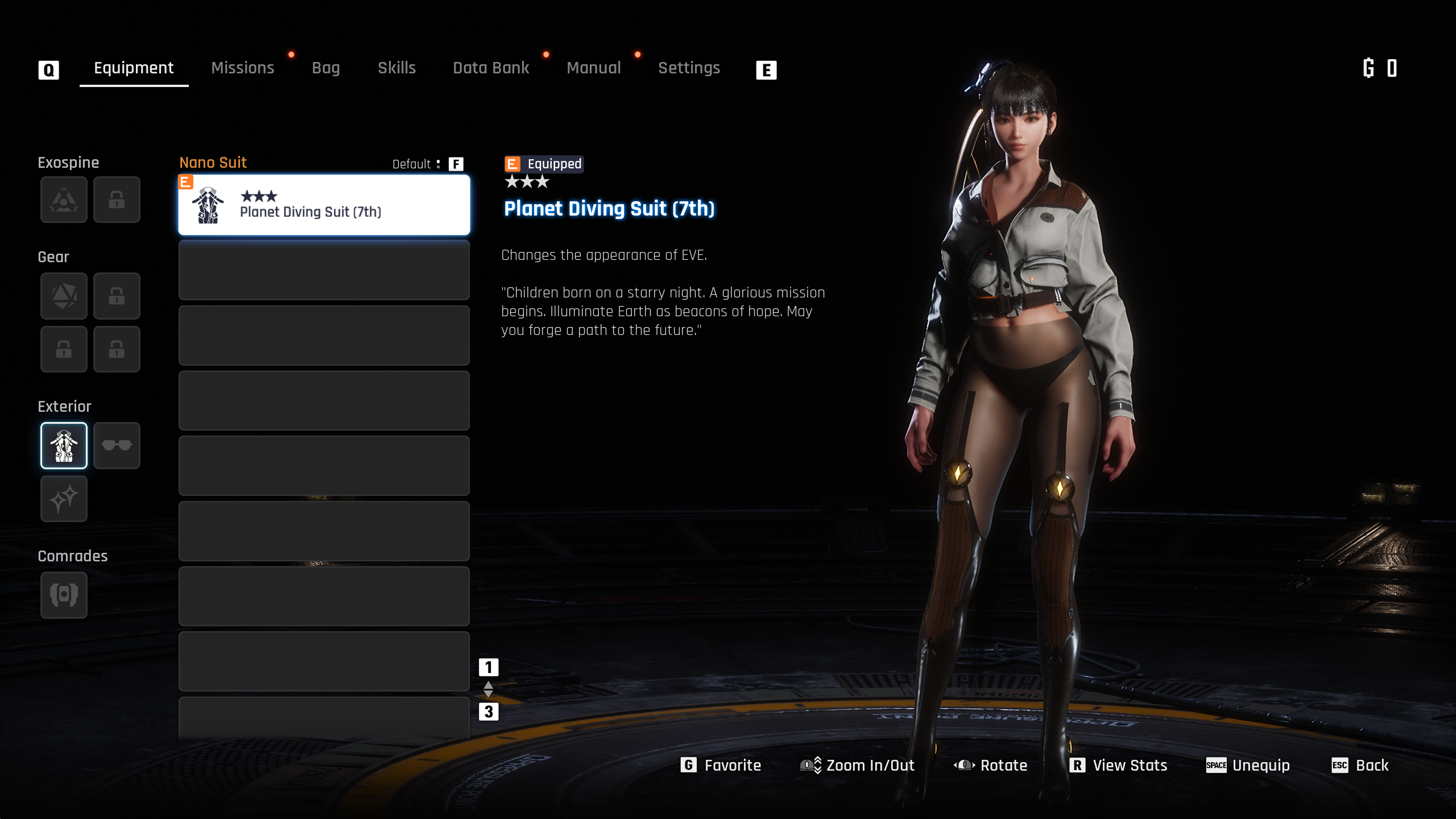The image size is (1456, 819).
Task: View Stats of the equipped suit
Action: pyautogui.click(x=1118, y=766)
